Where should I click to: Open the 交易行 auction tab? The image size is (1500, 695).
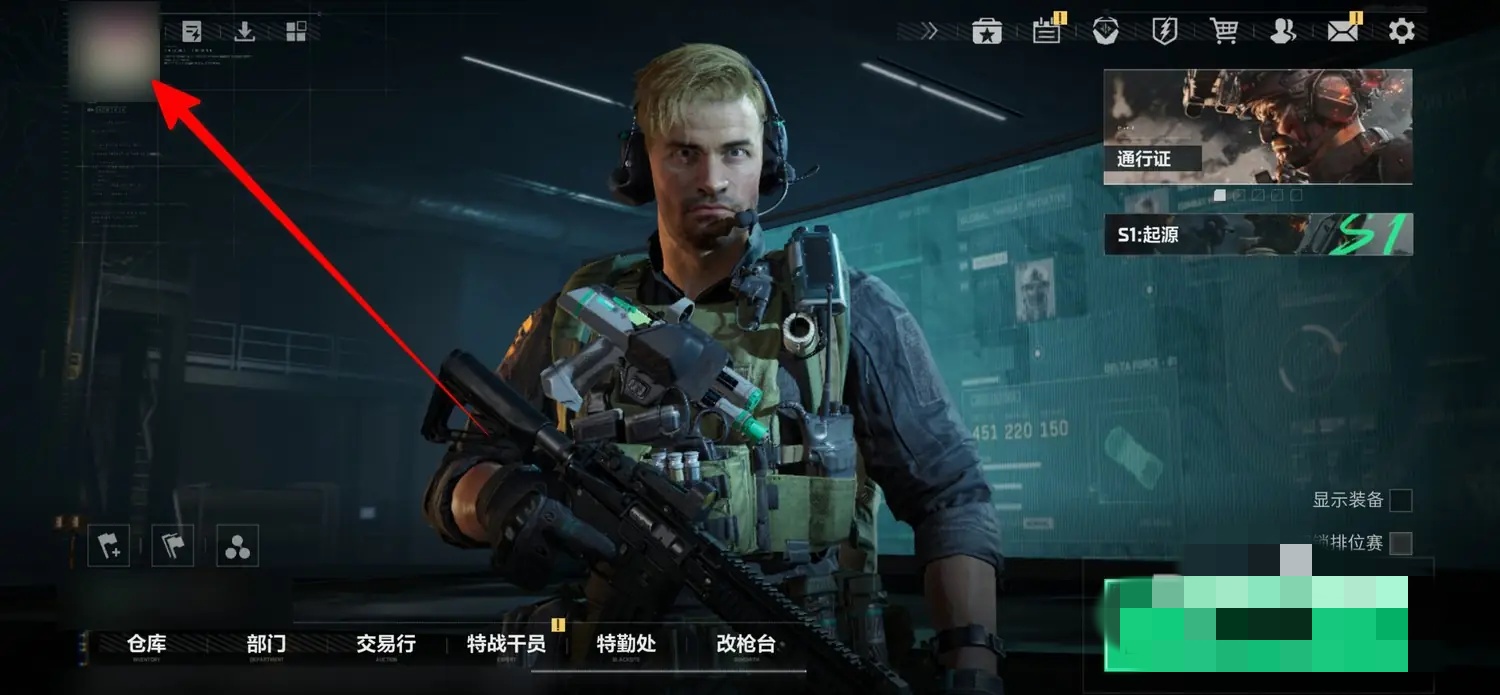(386, 645)
